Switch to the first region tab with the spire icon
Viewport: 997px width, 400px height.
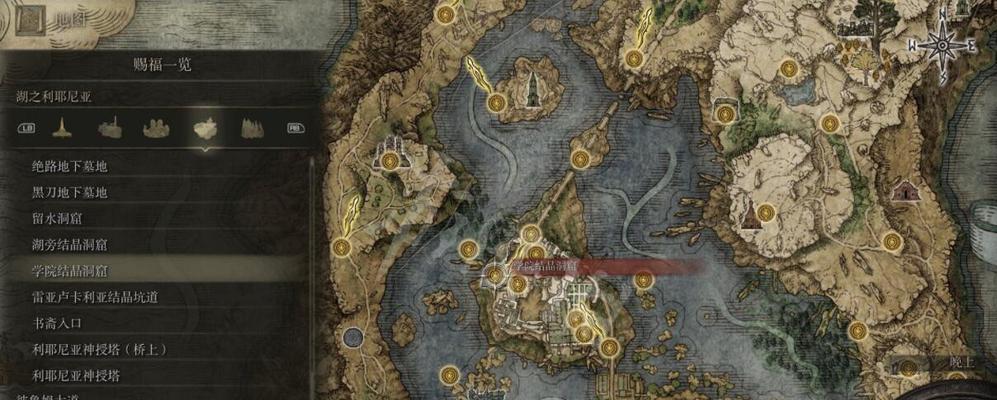pyautogui.click(x=63, y=128)
